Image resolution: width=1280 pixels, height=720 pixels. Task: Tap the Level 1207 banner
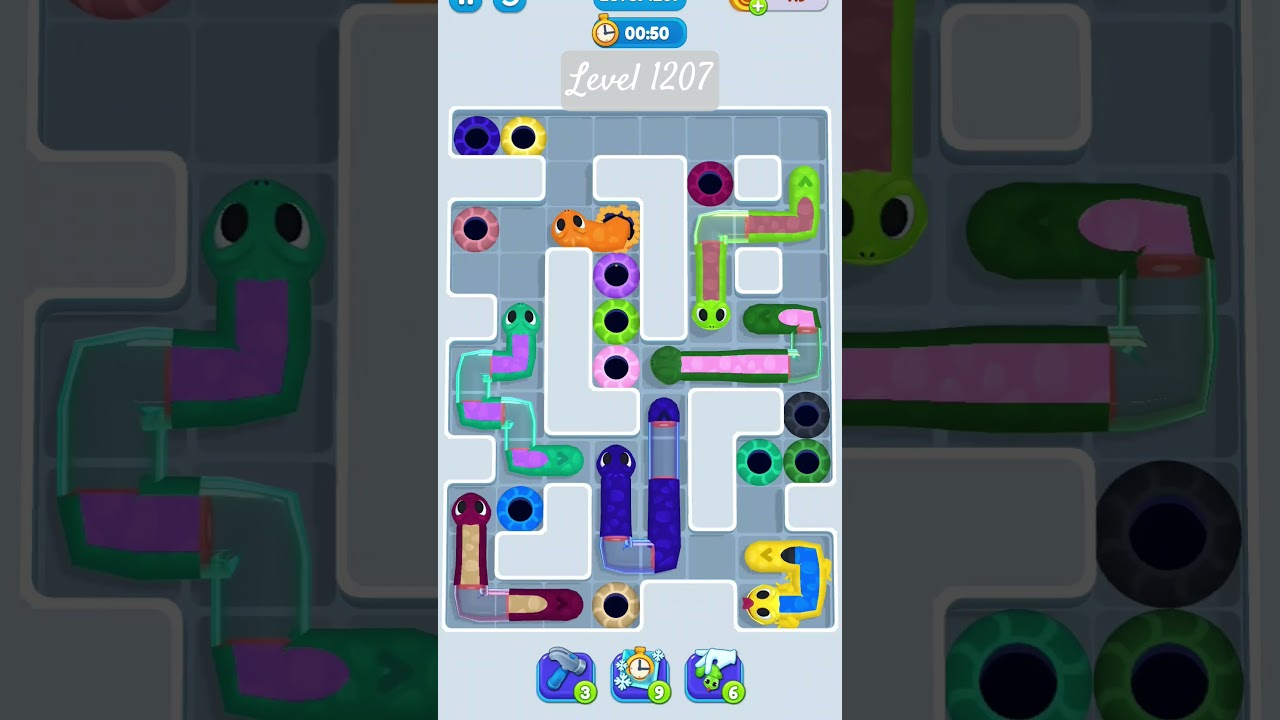pos(639,80)
